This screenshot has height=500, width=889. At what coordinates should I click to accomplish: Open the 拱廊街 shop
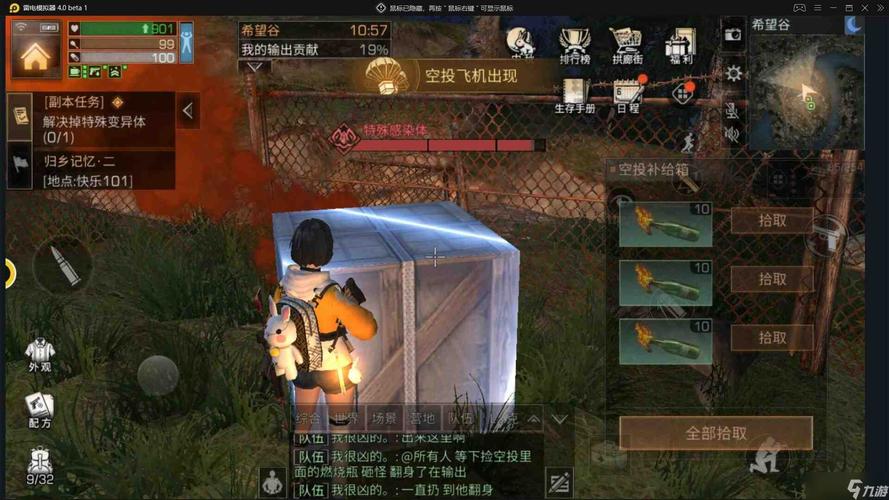tap(626, 45)
